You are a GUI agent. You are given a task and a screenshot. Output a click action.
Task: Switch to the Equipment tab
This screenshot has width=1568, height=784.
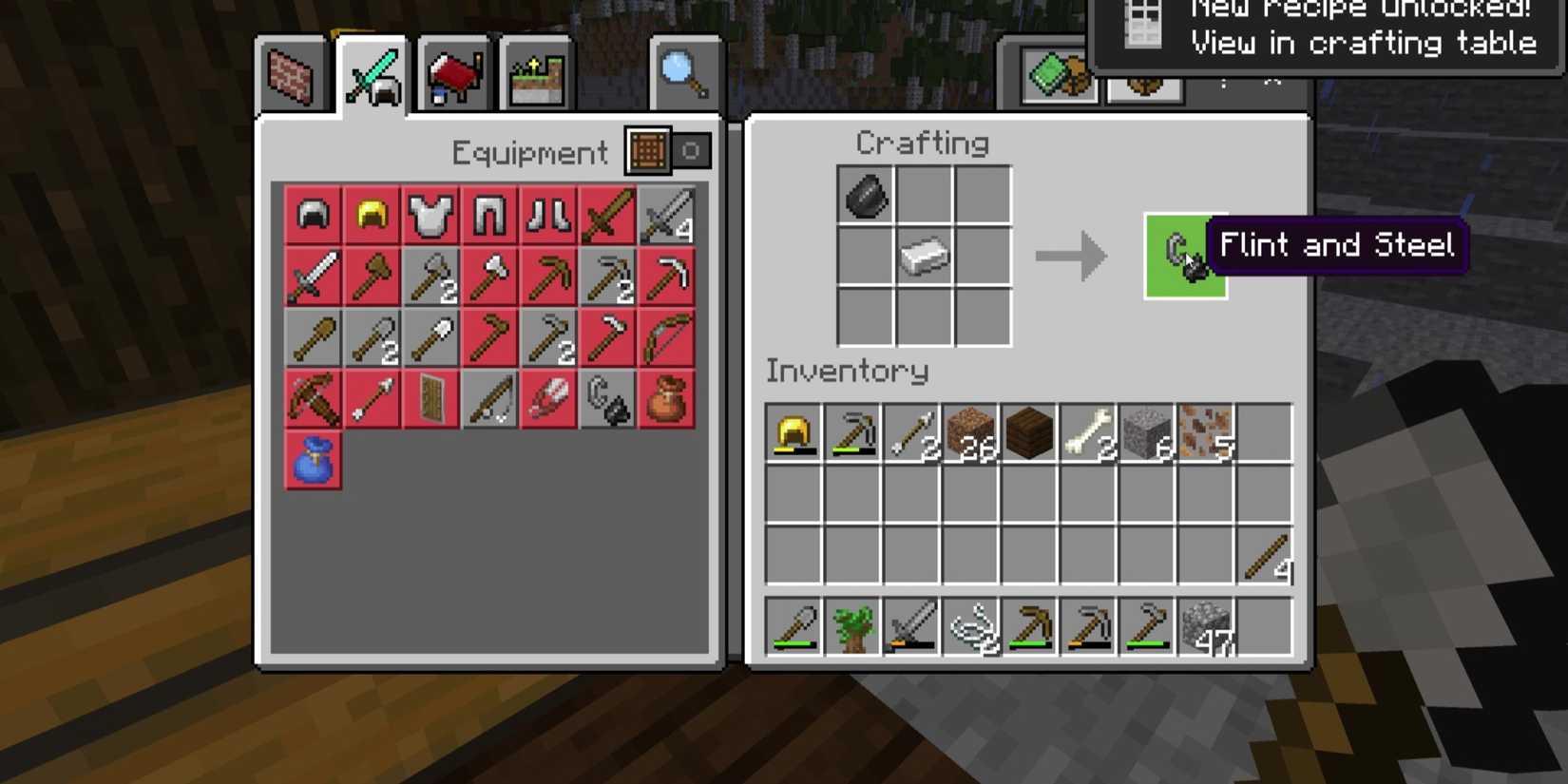372,74
